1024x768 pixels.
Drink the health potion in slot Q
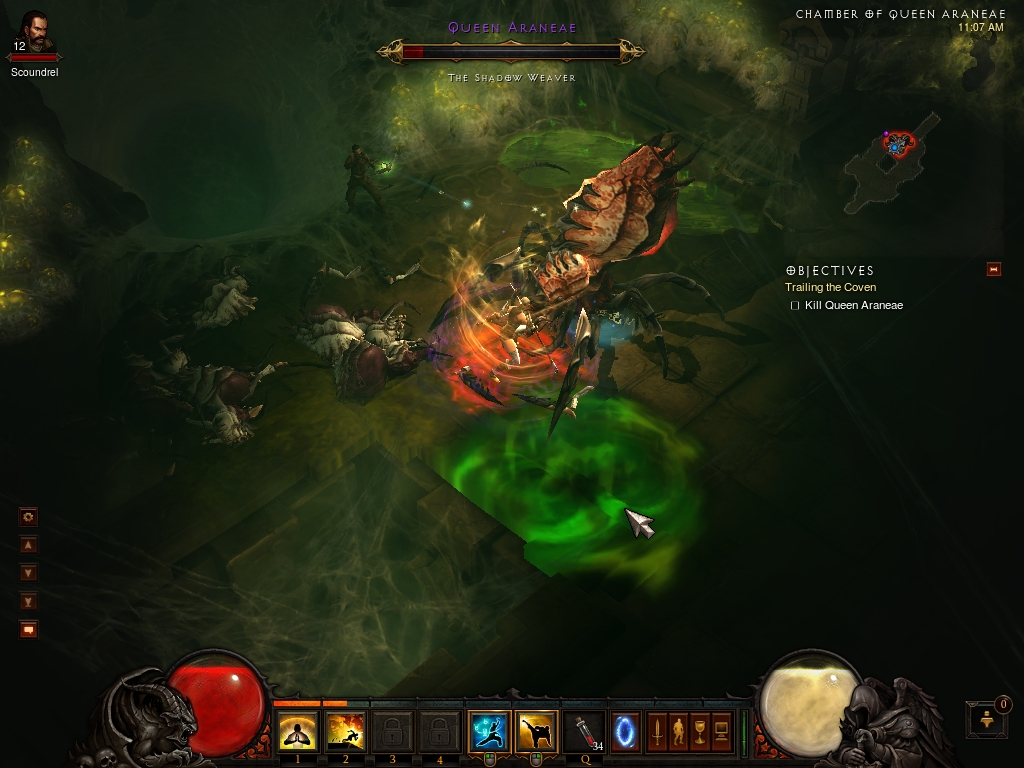584,733
